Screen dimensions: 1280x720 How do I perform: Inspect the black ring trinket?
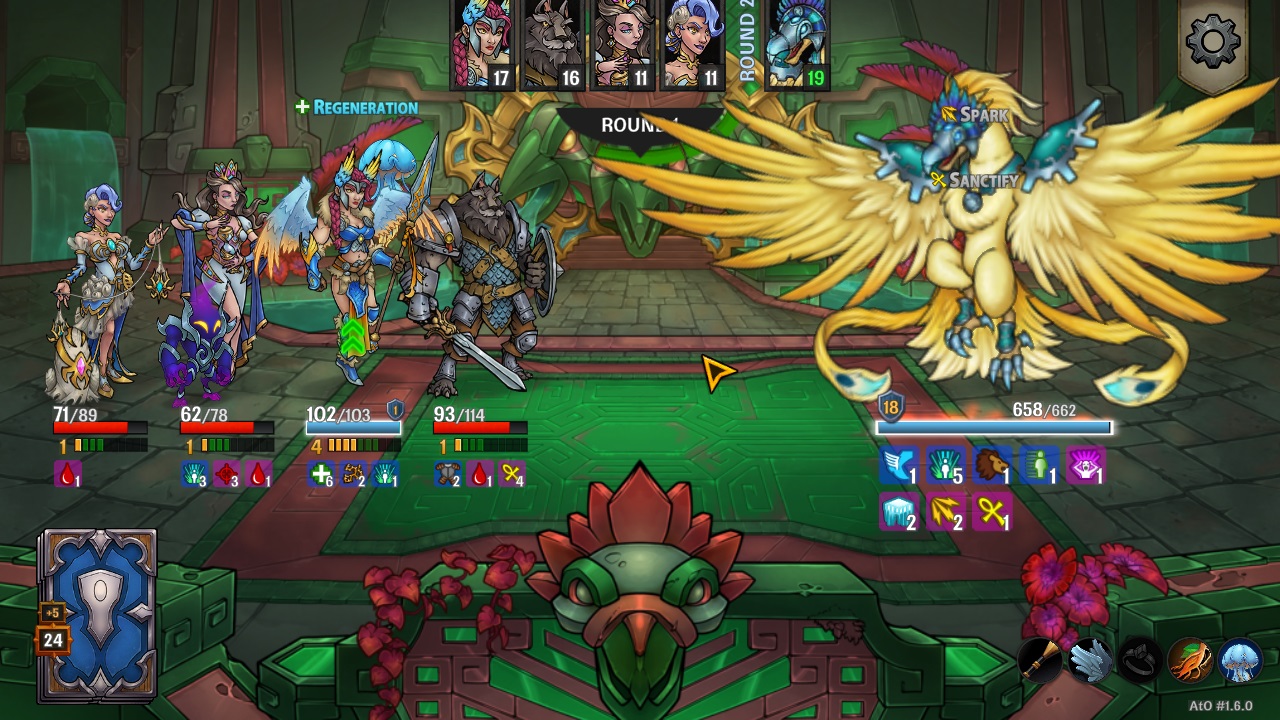(1140, 660)
